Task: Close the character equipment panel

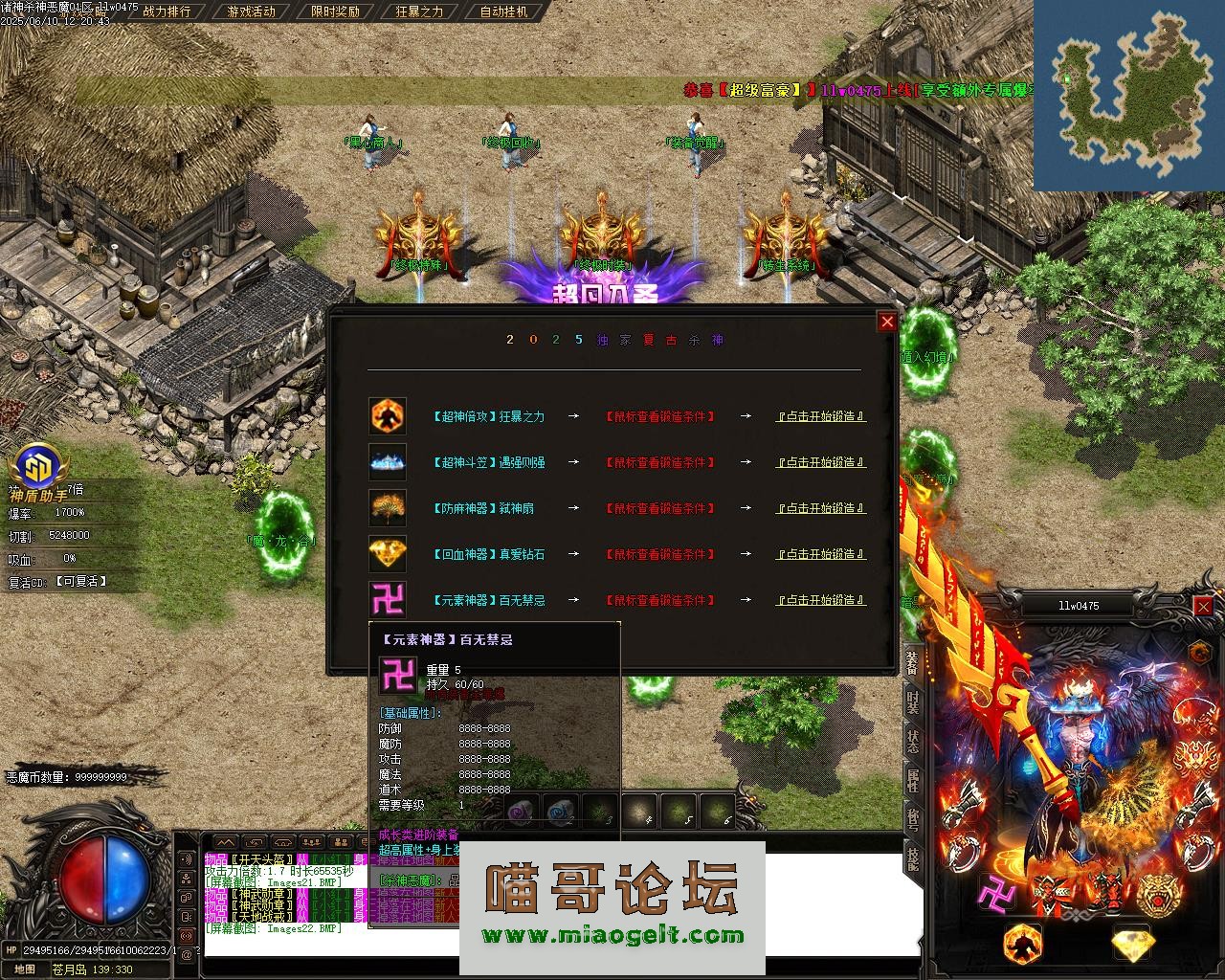Action: point(1203,606)
